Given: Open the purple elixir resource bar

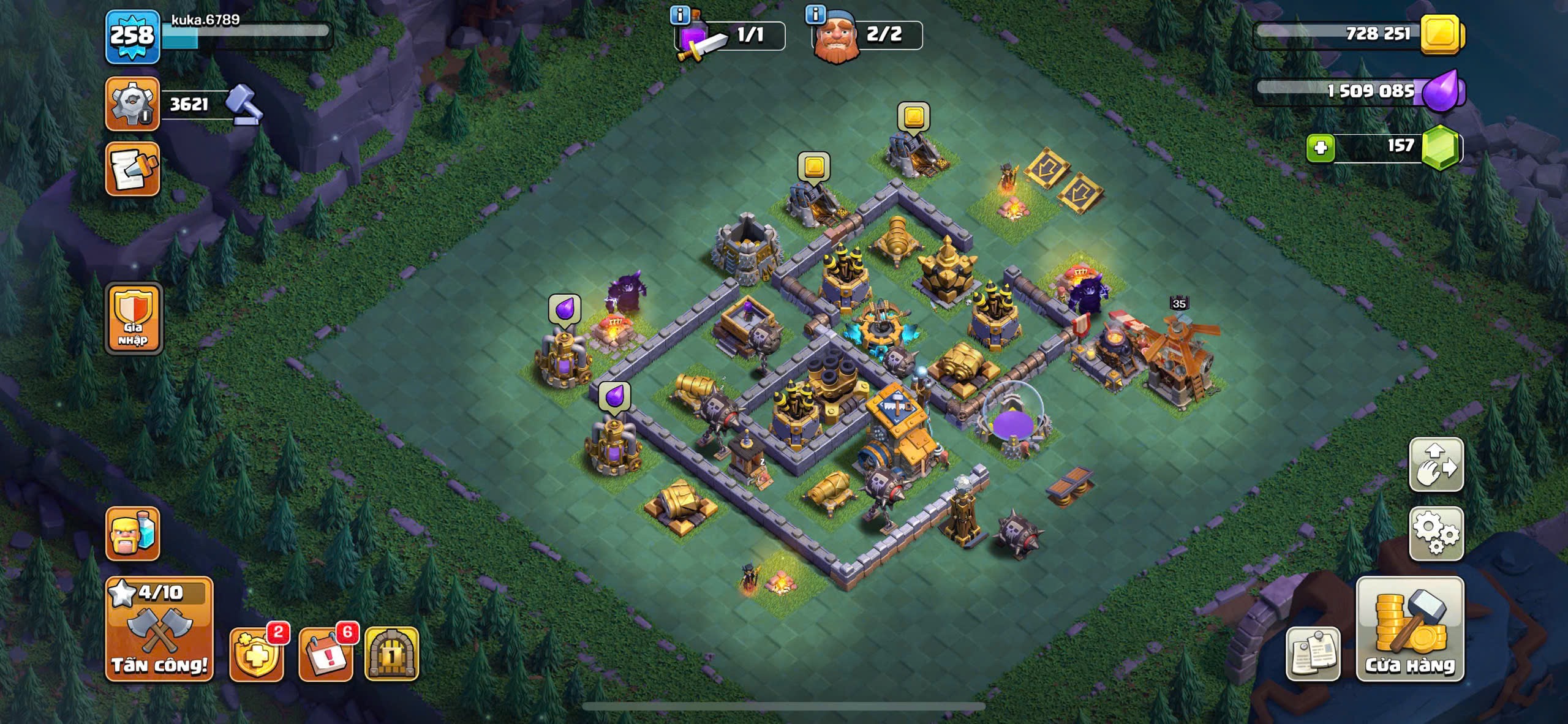Looking at the screenshot, I should (1359, 92).
